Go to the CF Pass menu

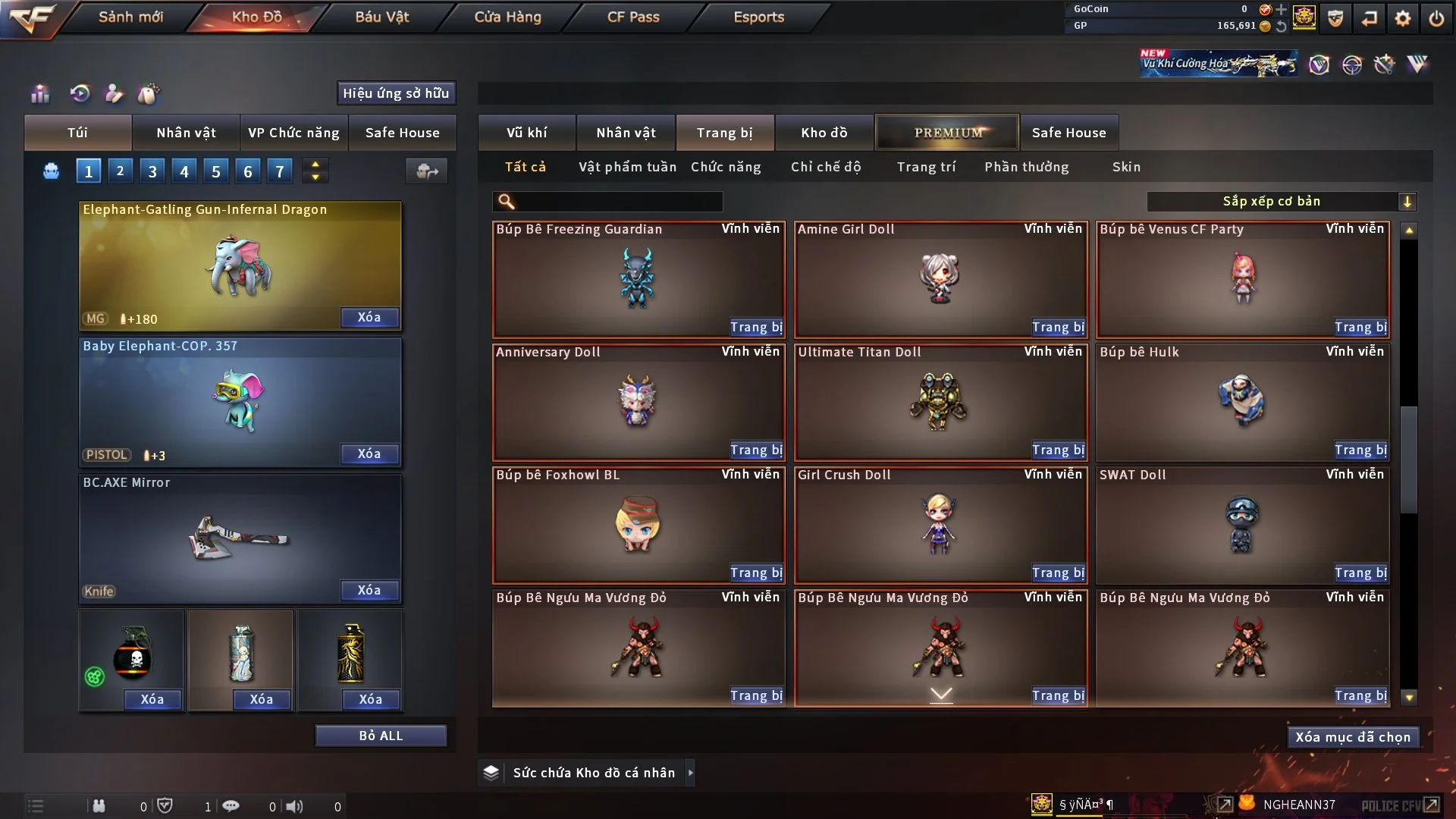coord(633,17)
